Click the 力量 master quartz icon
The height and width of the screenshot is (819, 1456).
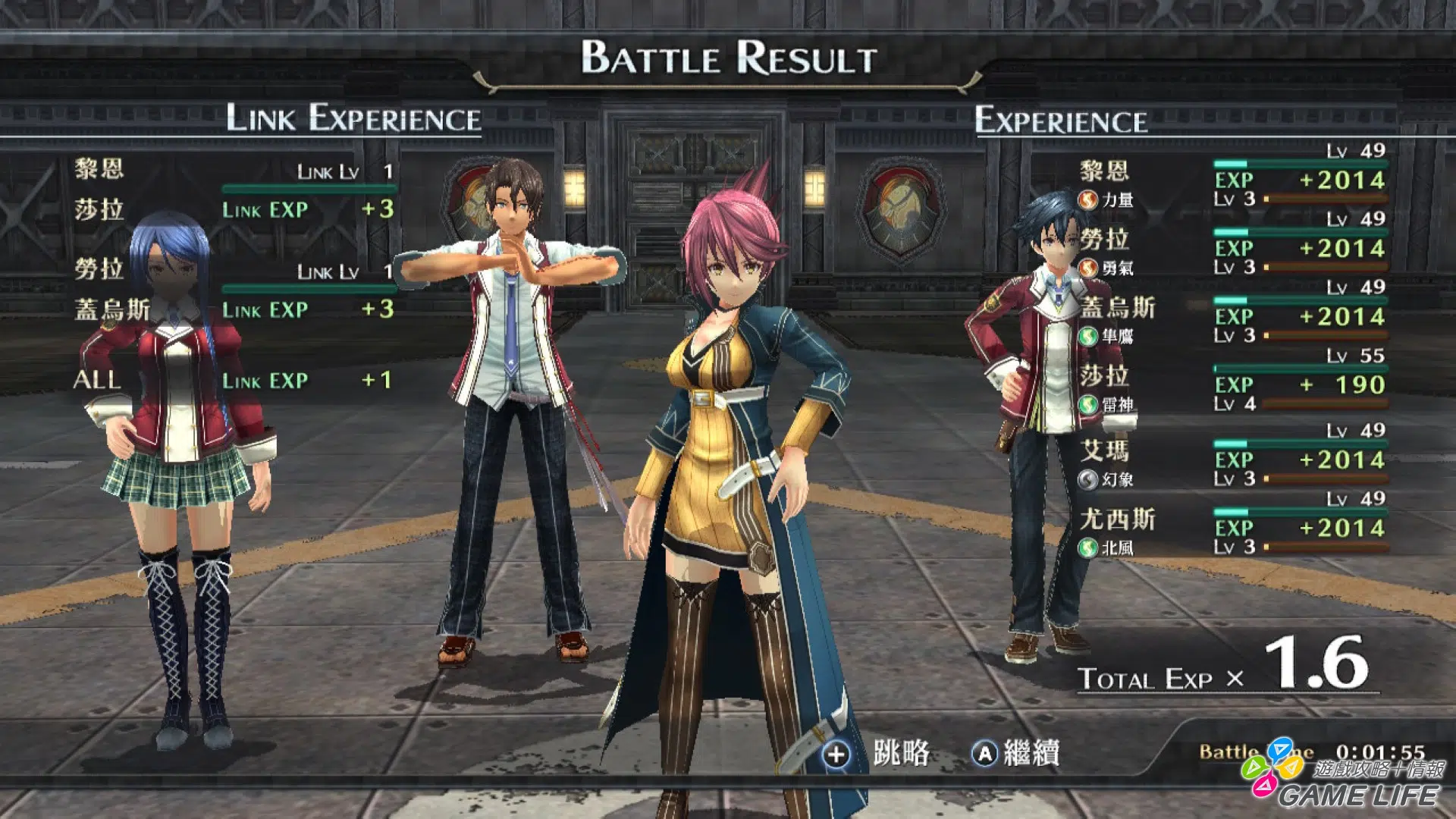click(1087, 200)
